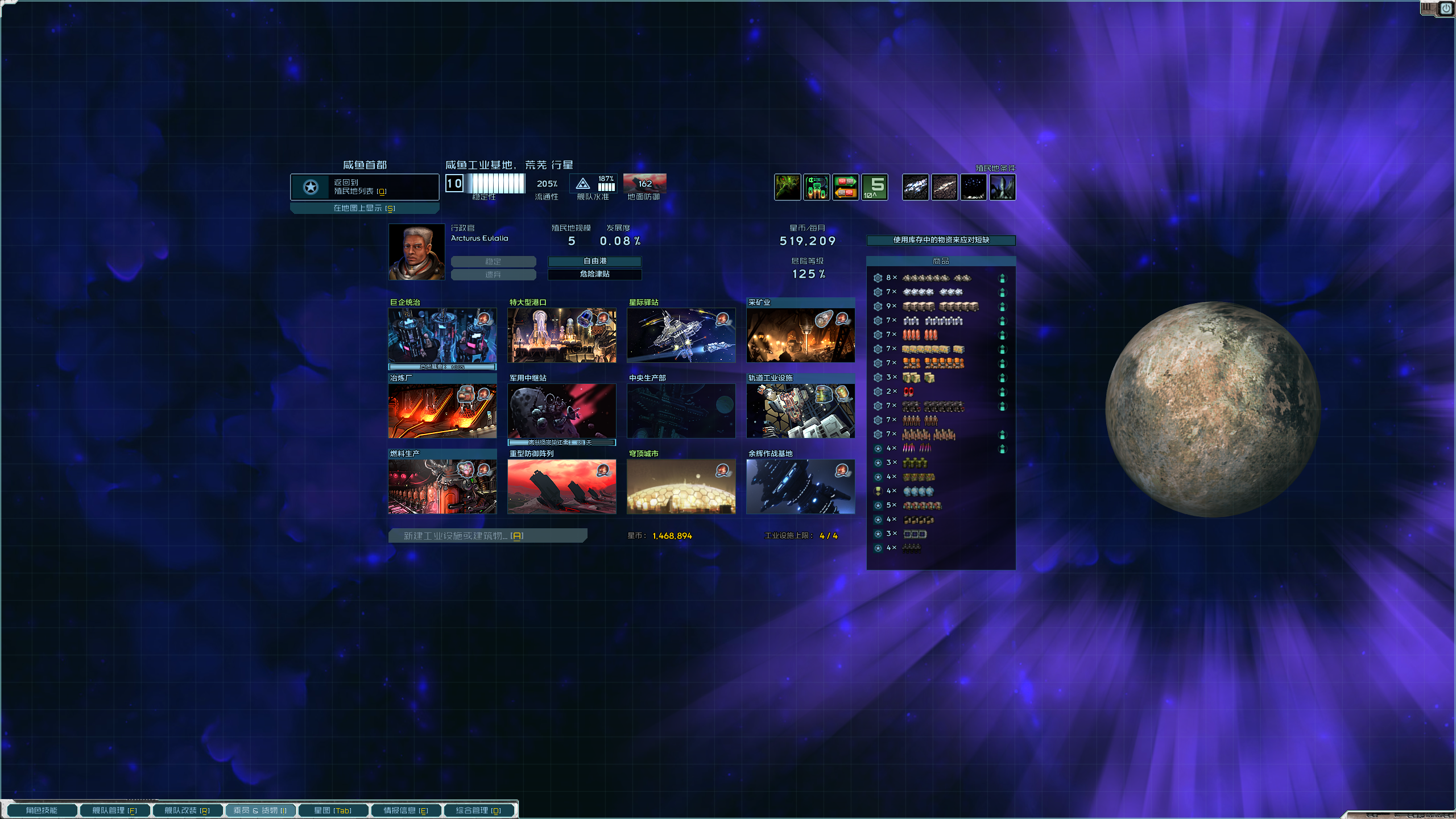Open the 冶炼厂 refining industry
Screen dimensions: 1456x819
[x=442, y=411]
